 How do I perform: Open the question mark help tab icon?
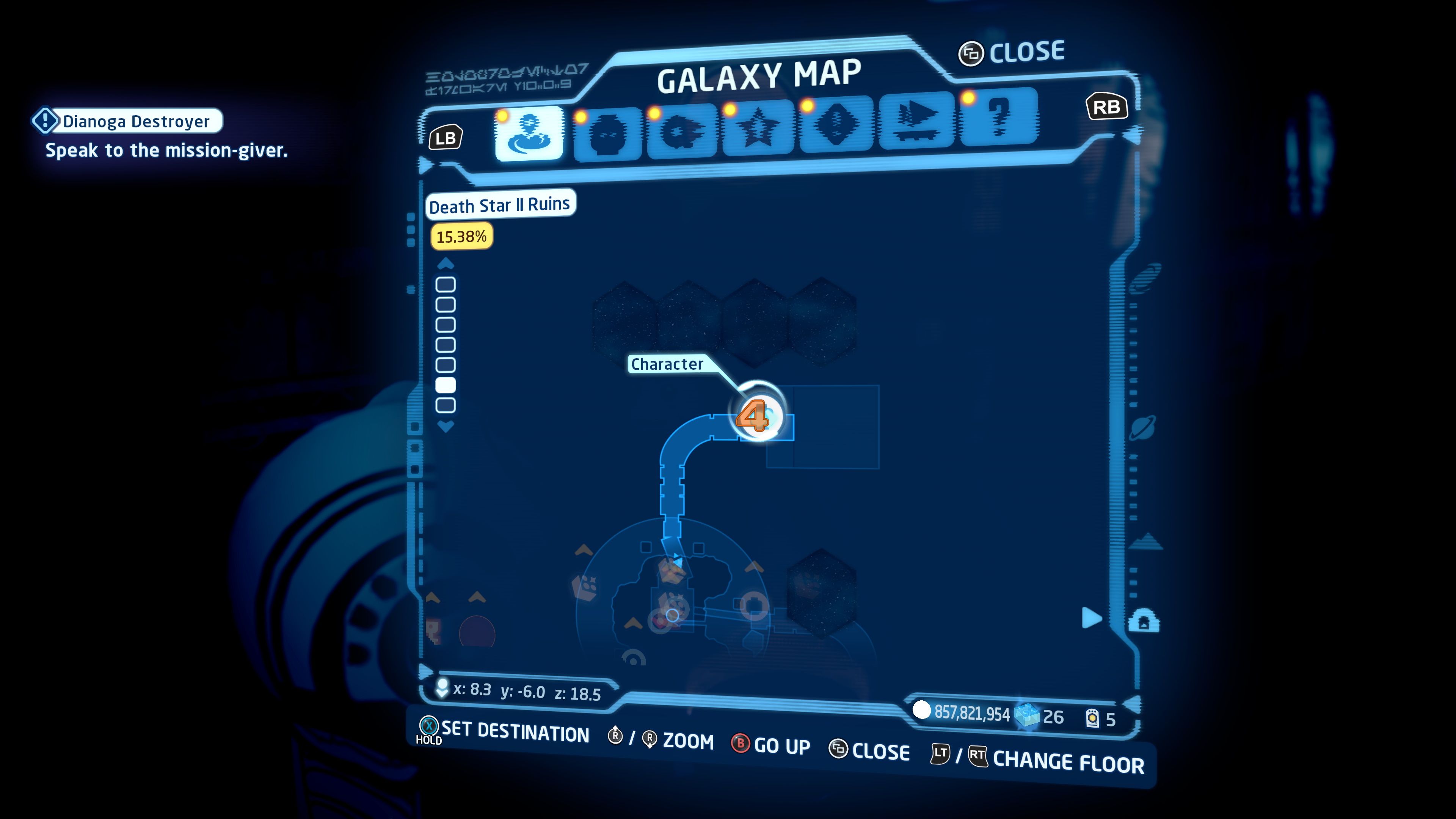tap(999, 130)
